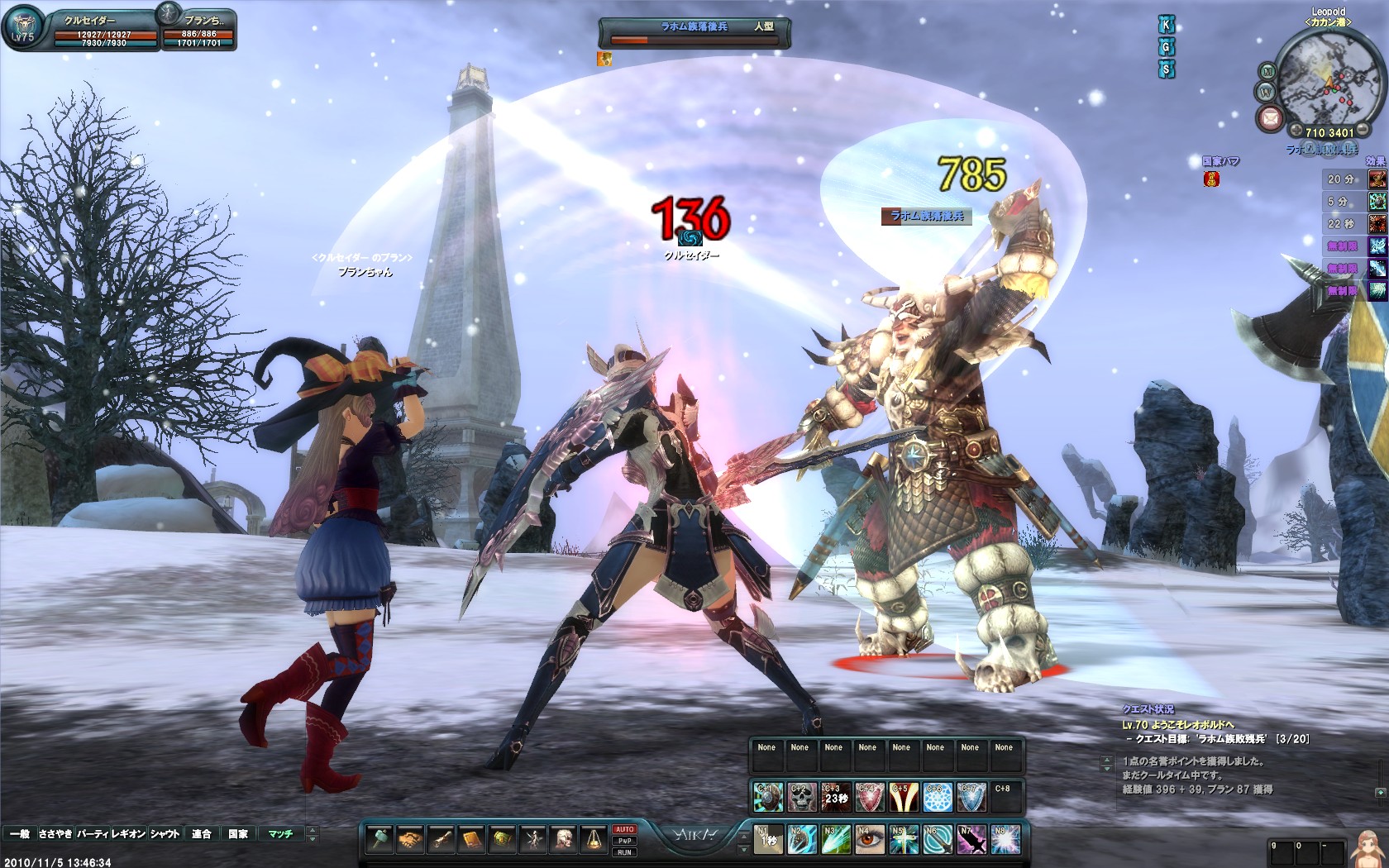Open the orange book menu icon
The image size is (1389, 868).
click(x=471, y=840)
